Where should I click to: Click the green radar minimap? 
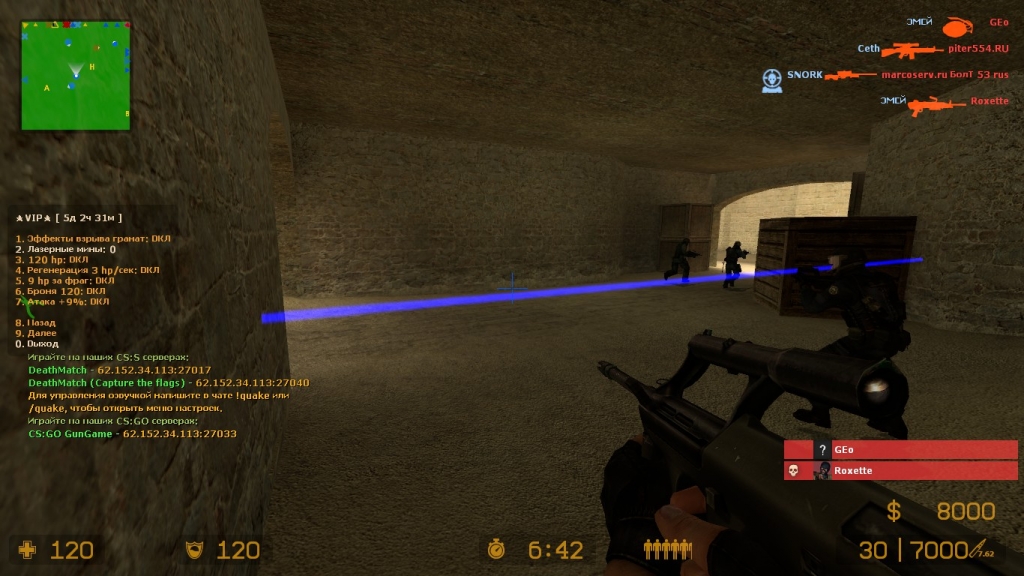[76, 75]
